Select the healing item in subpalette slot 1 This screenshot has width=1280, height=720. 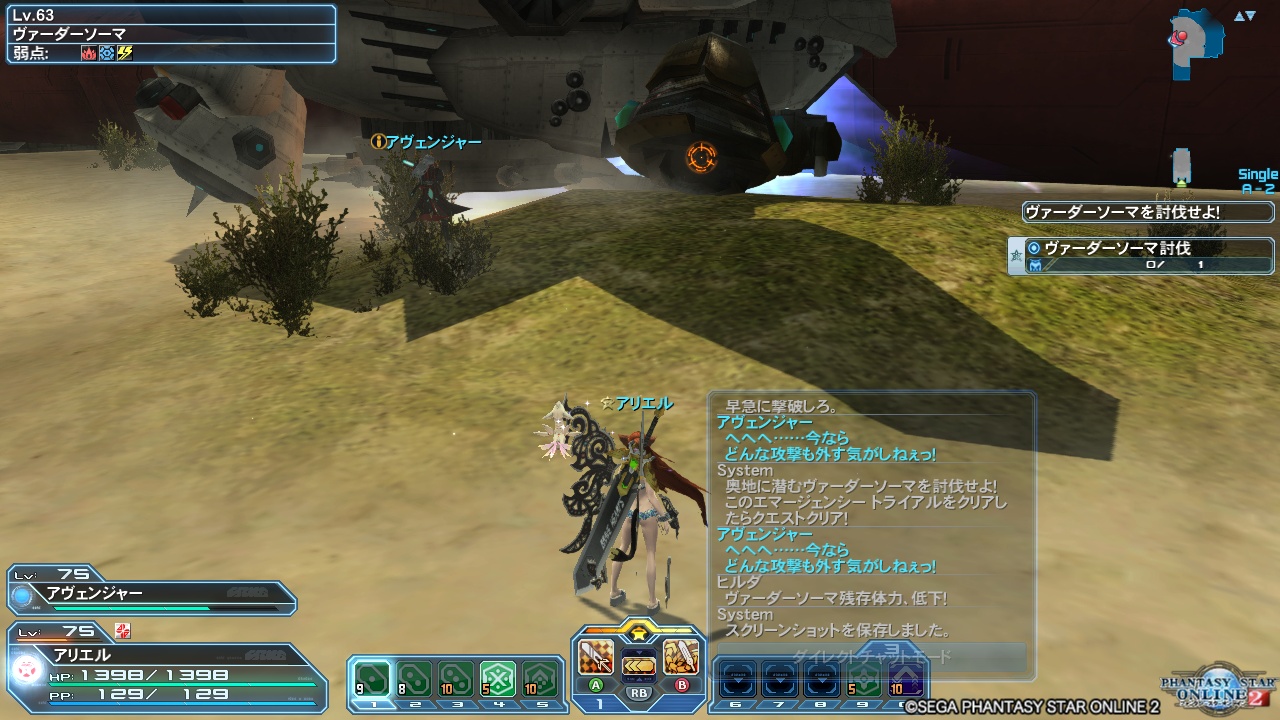(373, 678)
